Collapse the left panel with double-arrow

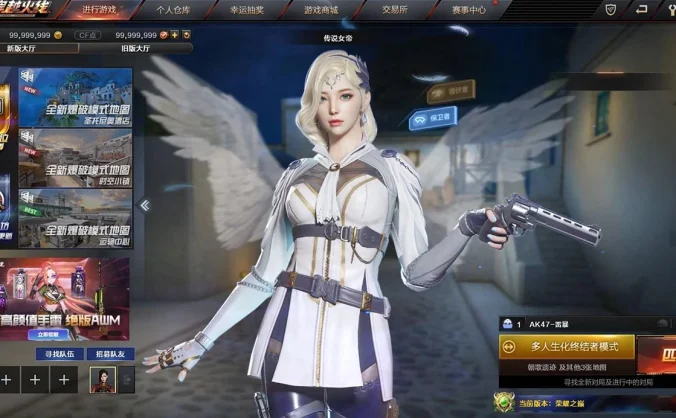144,205
